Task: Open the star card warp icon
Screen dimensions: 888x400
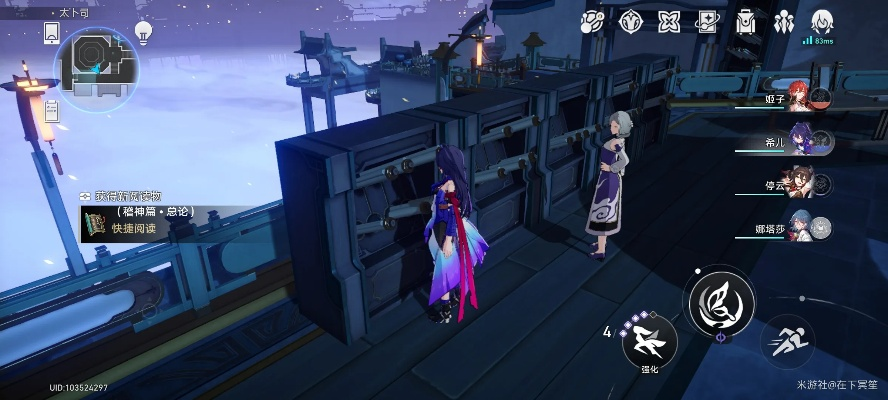Action: [x=706, y=21]
